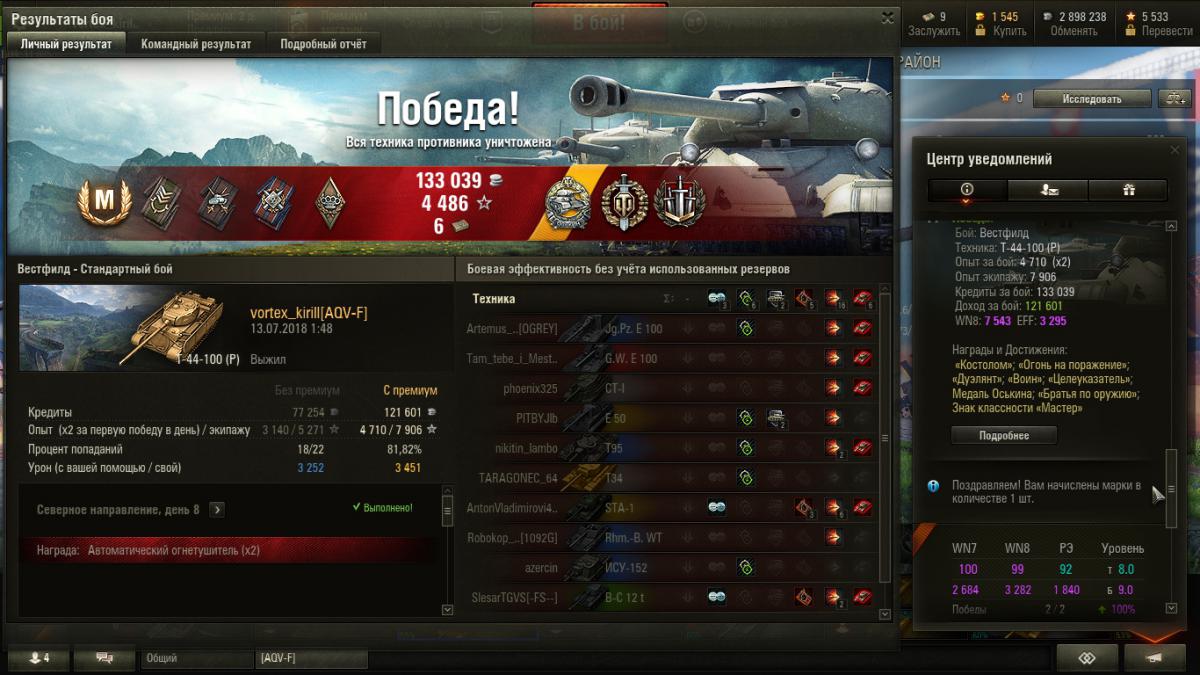The image size is (1200, 675).
Task: Close the battle results window
Action: [887, 18]
